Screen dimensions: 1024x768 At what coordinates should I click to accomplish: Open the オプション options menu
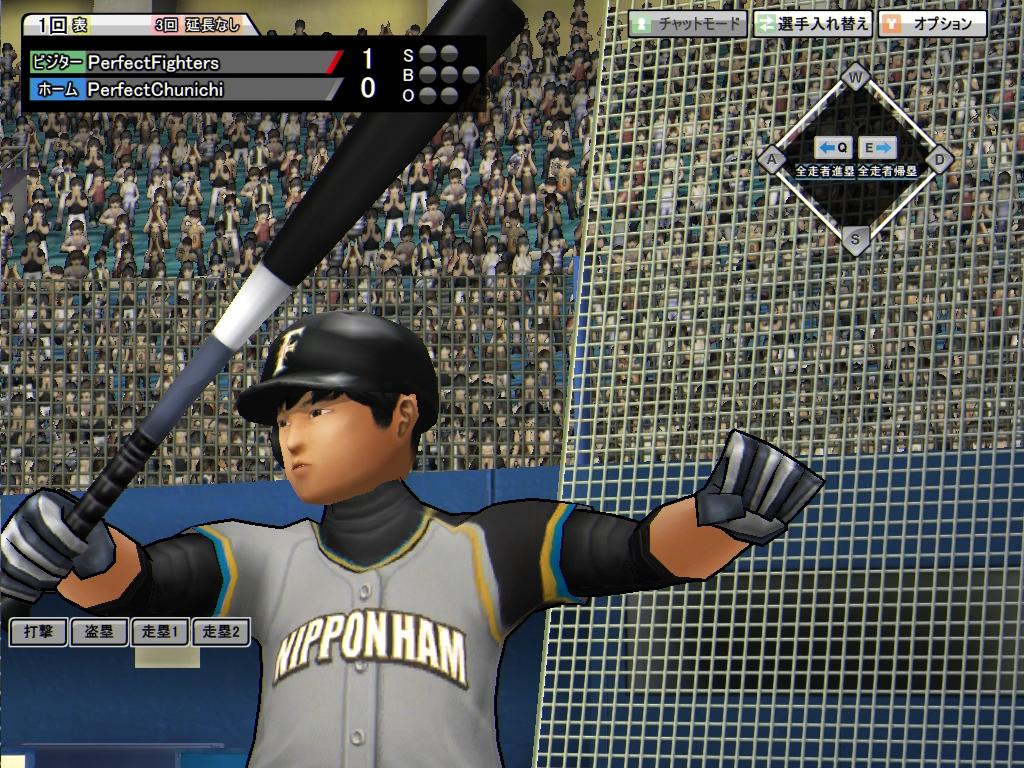(932, 24)
